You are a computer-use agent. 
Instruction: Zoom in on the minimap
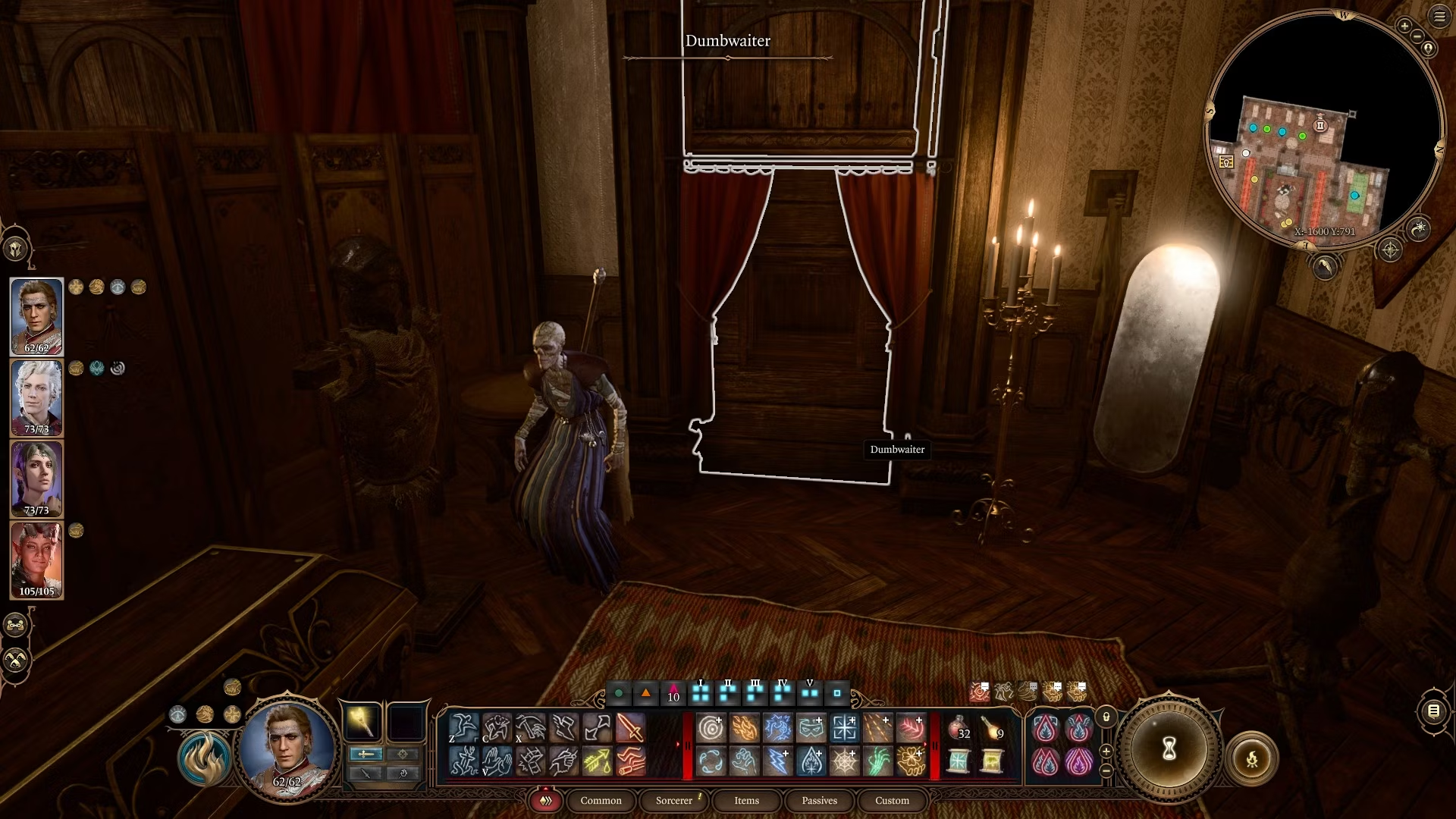click(1404, 26)
